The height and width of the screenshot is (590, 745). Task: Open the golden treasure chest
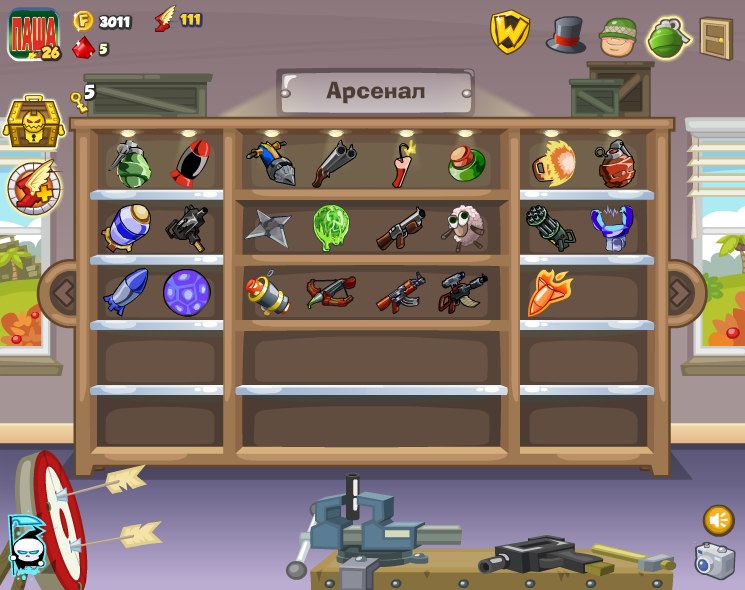coord(33,122)
